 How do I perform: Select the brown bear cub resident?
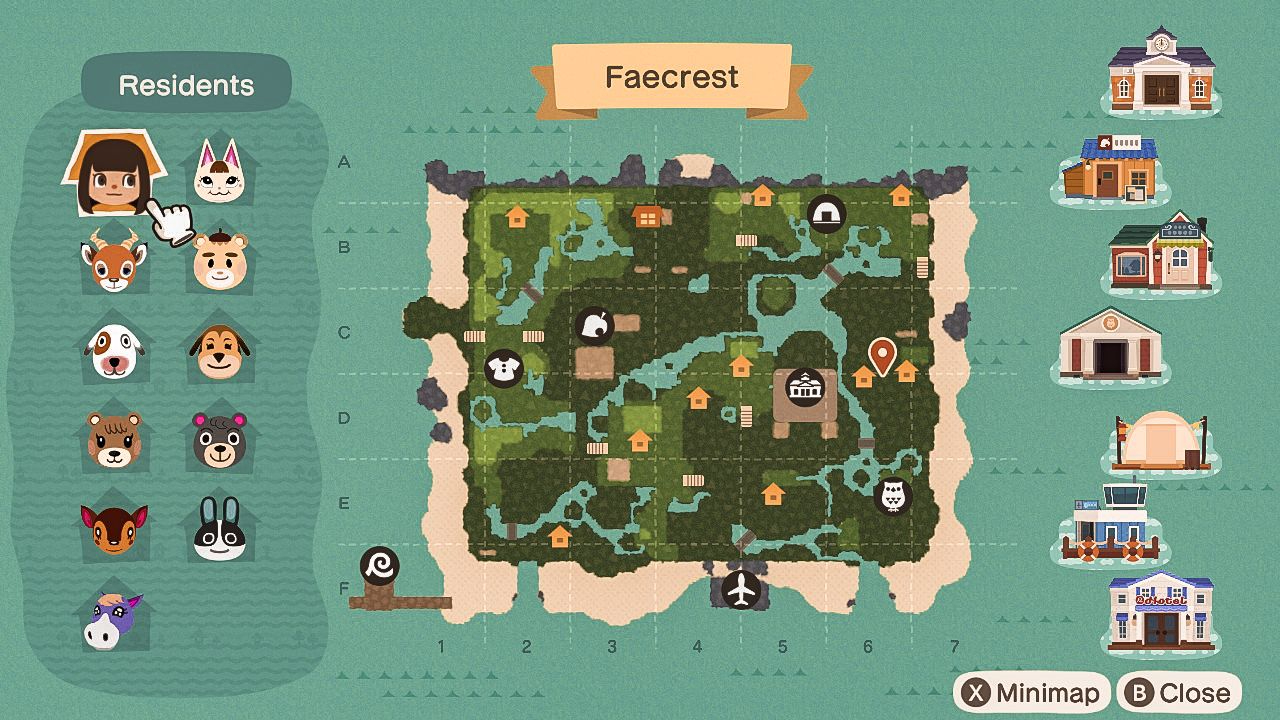pos(113,440)
